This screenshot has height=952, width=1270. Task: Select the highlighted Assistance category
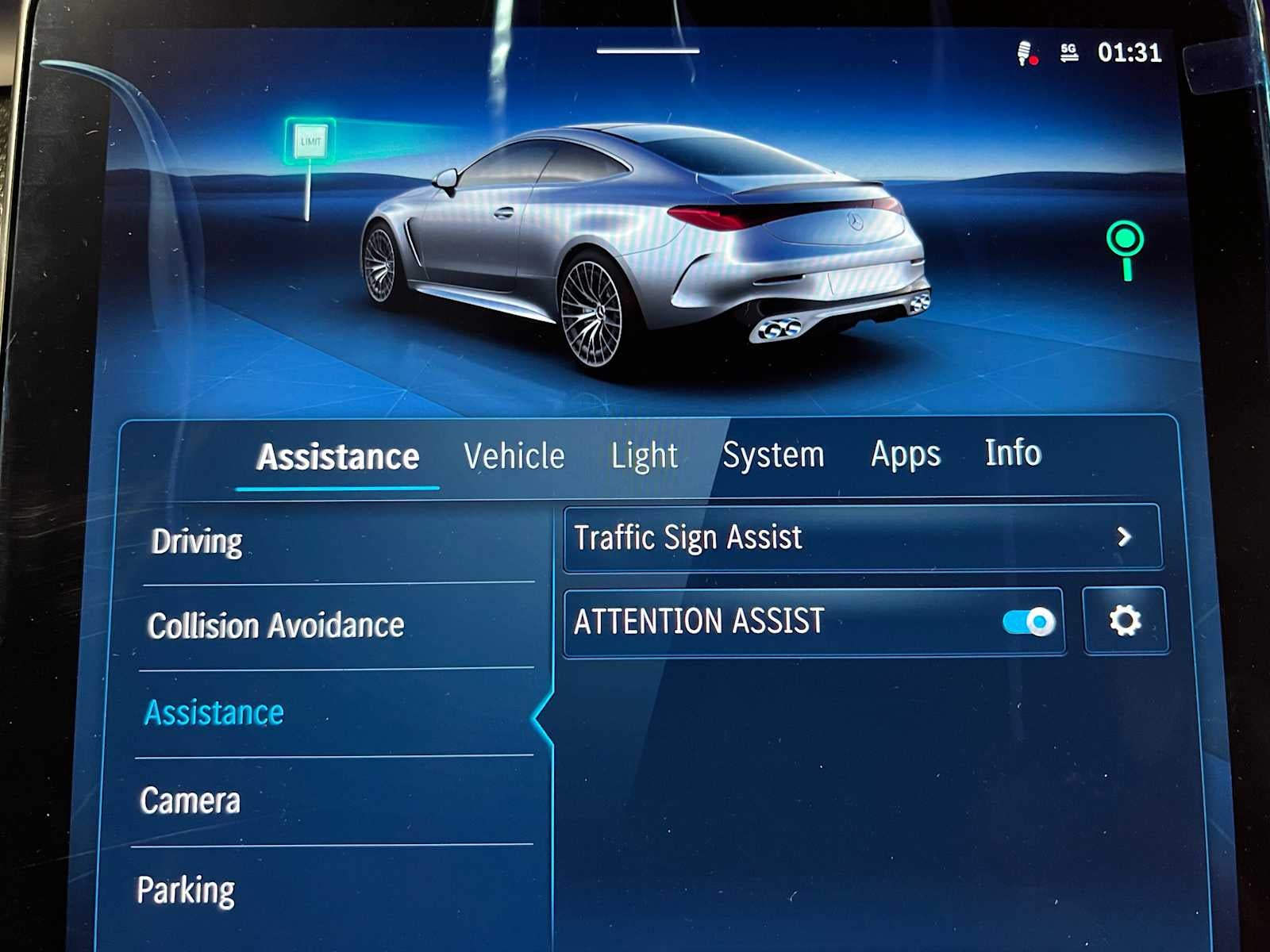(x=213, y=712)
